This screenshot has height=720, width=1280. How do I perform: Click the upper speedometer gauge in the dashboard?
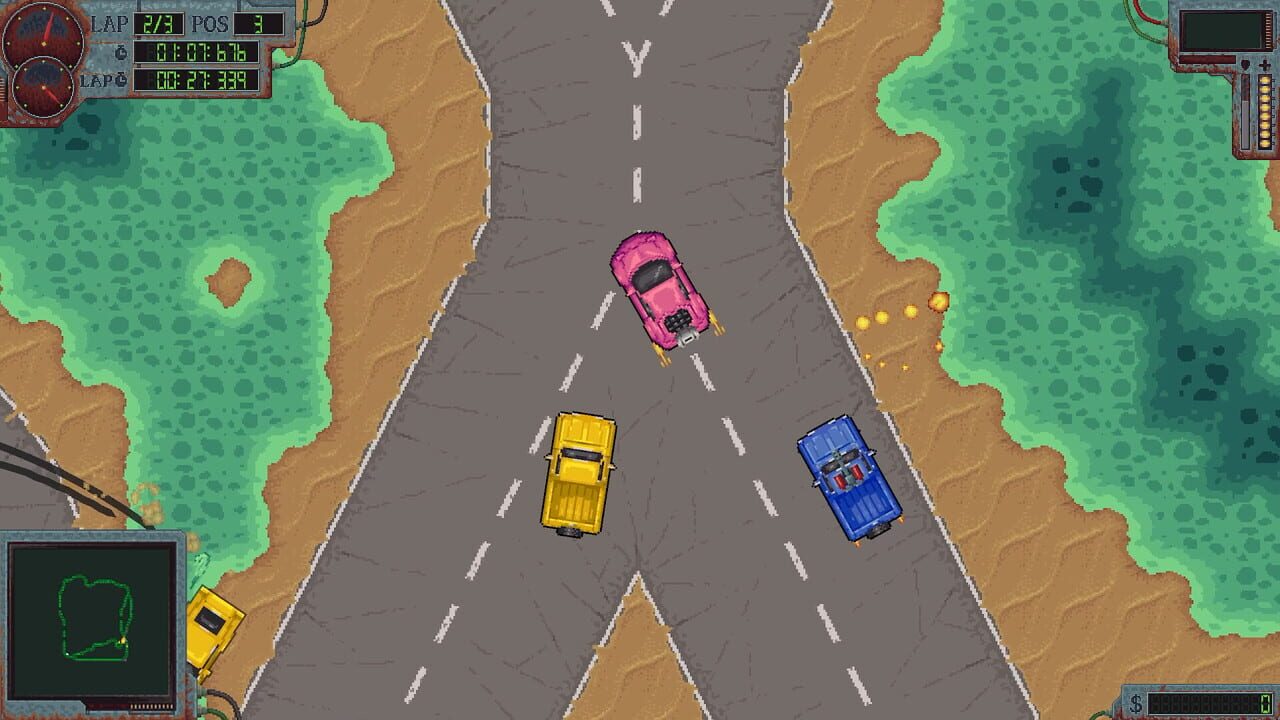43,42
